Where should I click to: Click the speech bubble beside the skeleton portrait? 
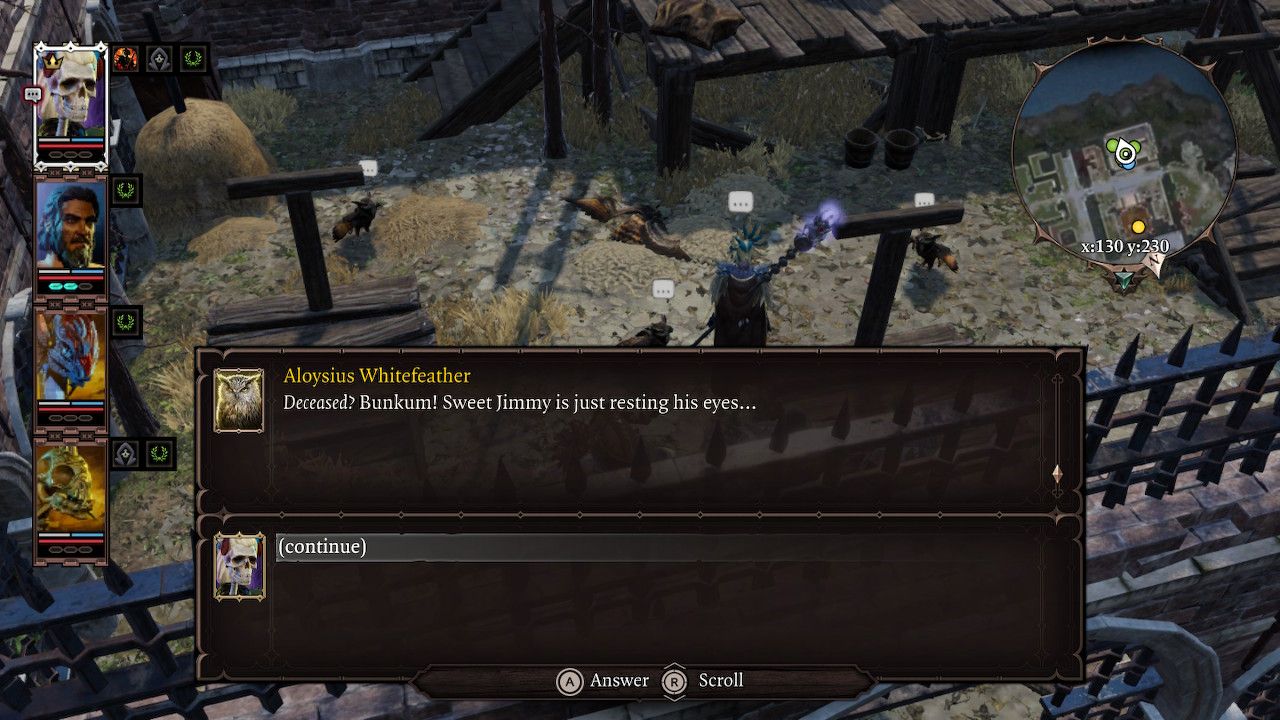click(32, 95)
